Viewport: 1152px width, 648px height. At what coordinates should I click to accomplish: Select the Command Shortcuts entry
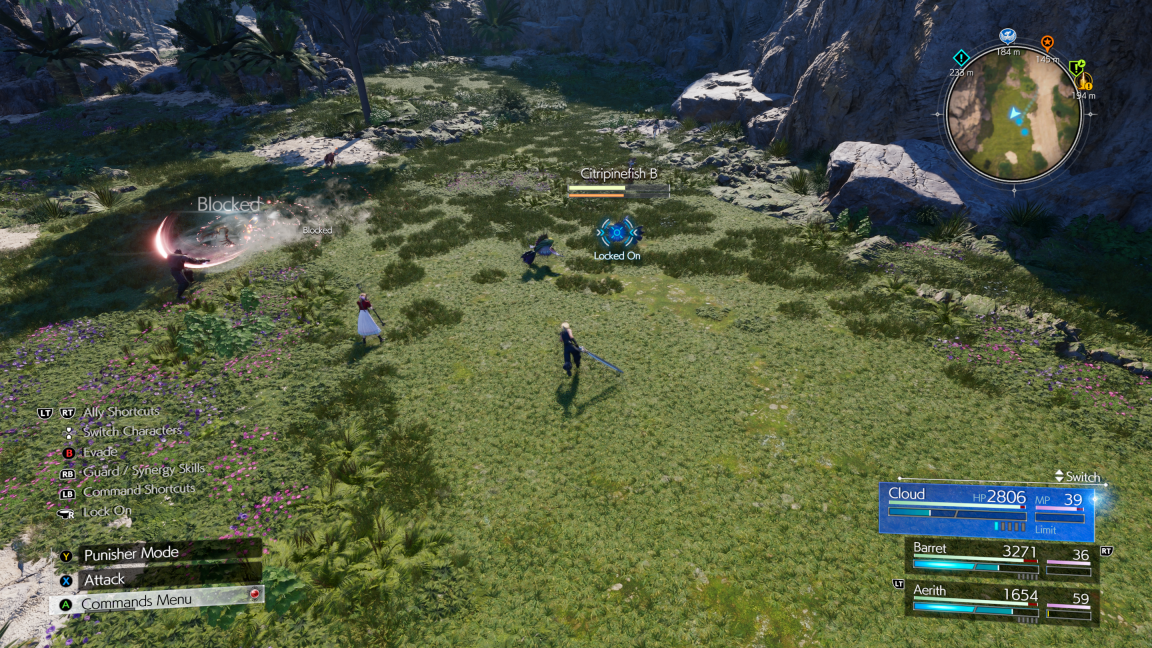pyautogui.click(x=138, y=491)
